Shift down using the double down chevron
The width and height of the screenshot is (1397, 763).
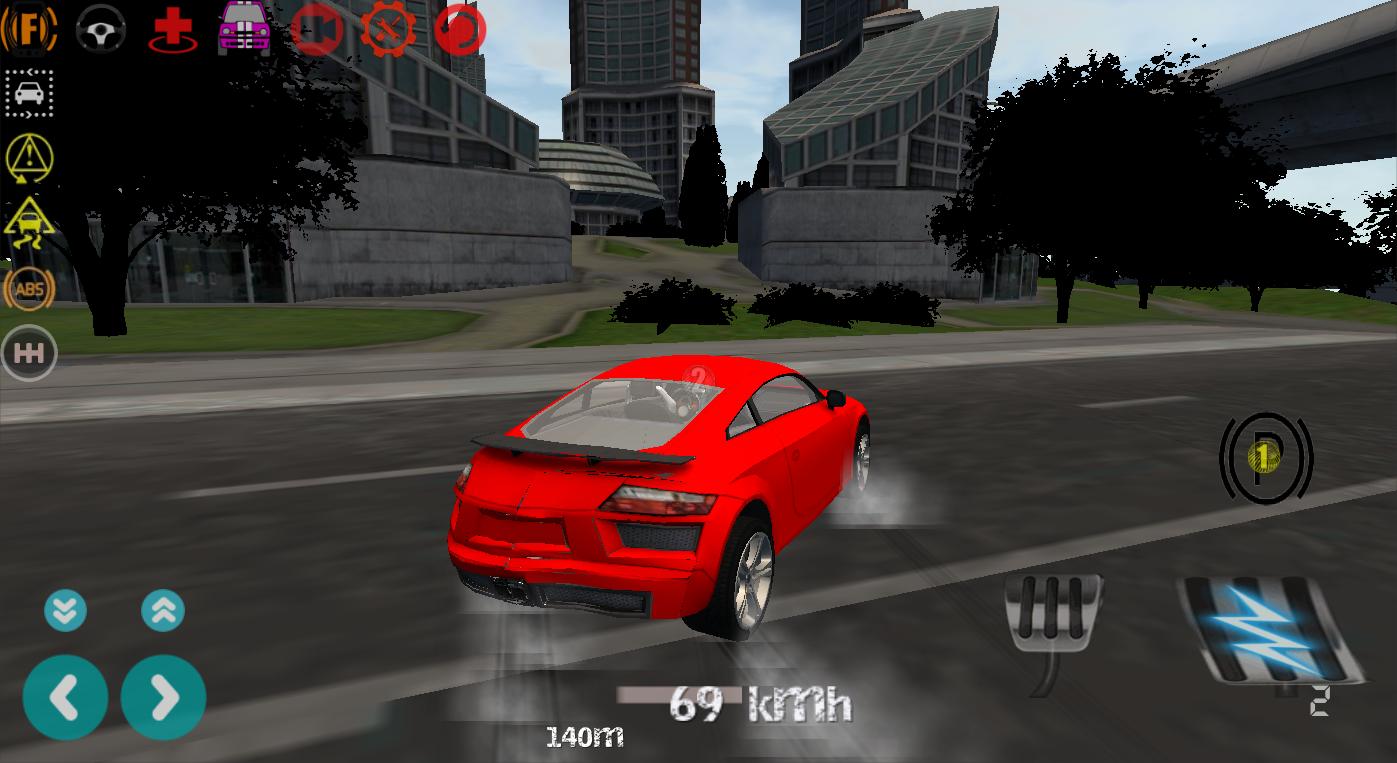66,610
